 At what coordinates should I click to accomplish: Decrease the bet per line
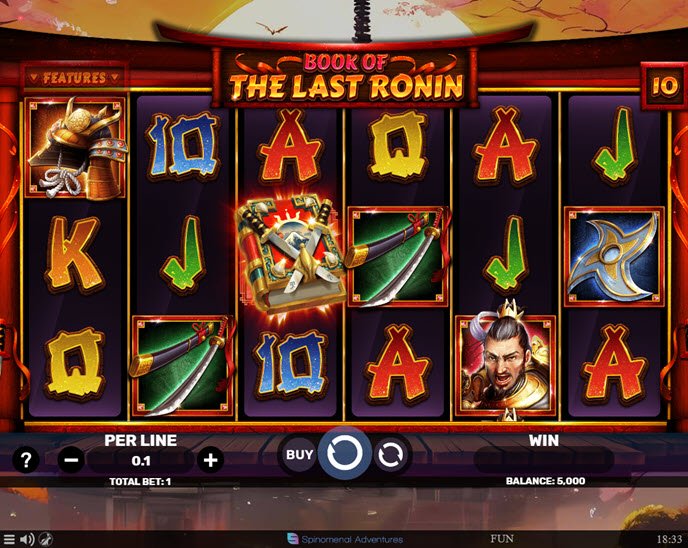point(71,461)
